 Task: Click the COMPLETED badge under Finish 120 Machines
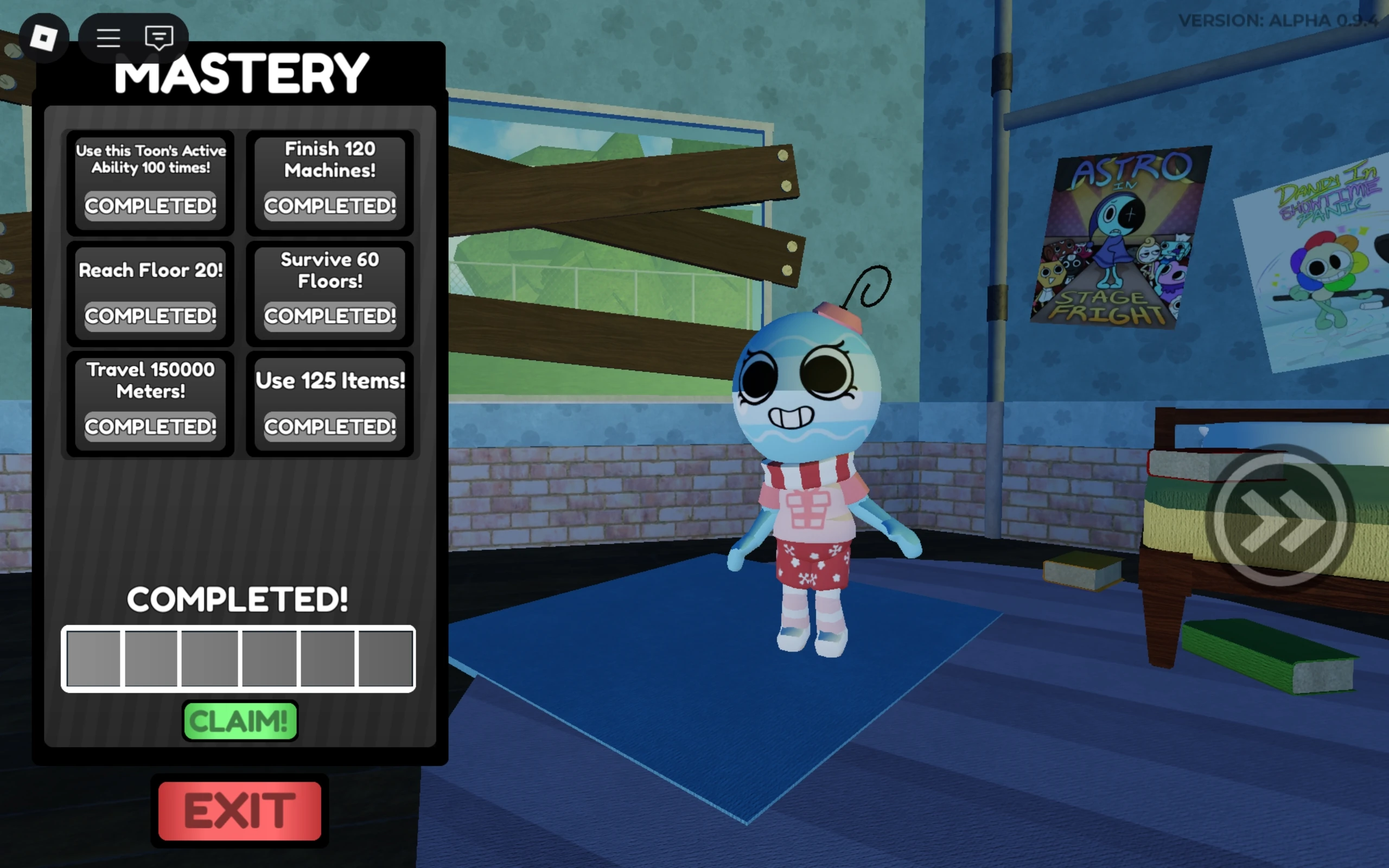(x=330, y=207)
